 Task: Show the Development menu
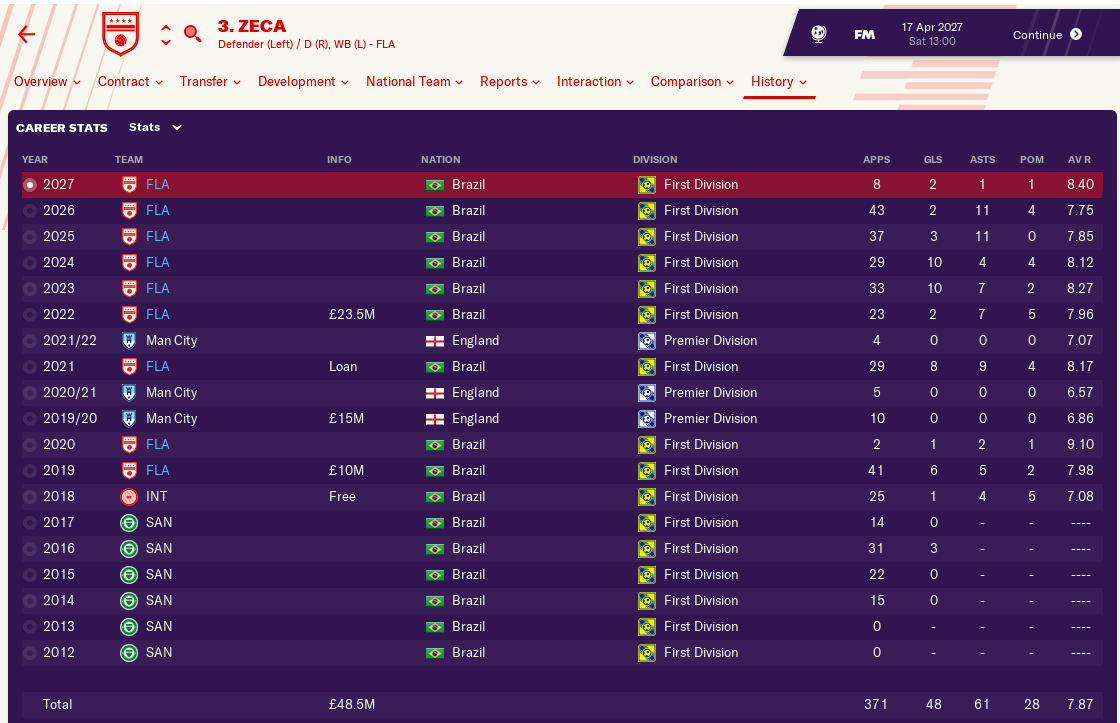click(303, 82)
